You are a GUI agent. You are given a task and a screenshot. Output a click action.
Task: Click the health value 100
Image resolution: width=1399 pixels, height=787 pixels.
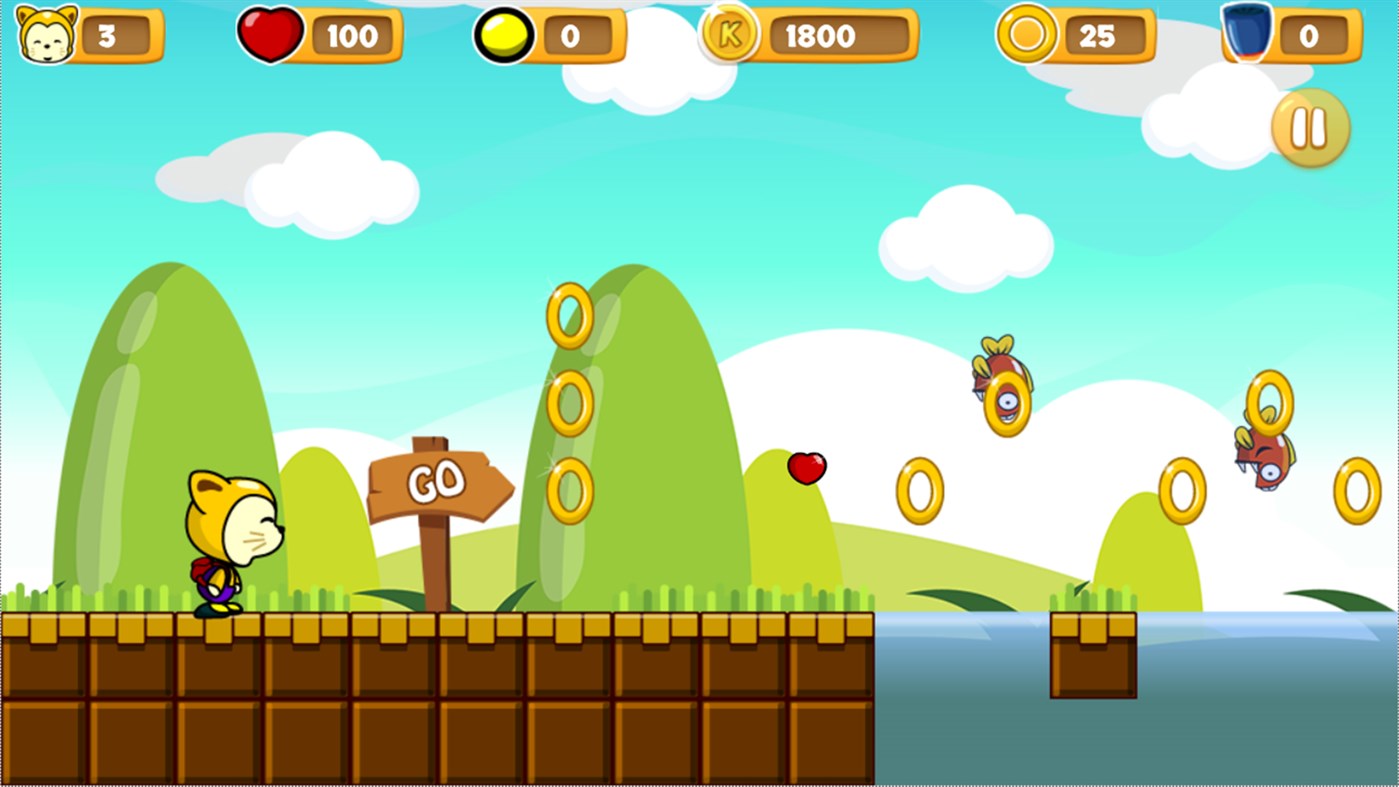[353, 37]
